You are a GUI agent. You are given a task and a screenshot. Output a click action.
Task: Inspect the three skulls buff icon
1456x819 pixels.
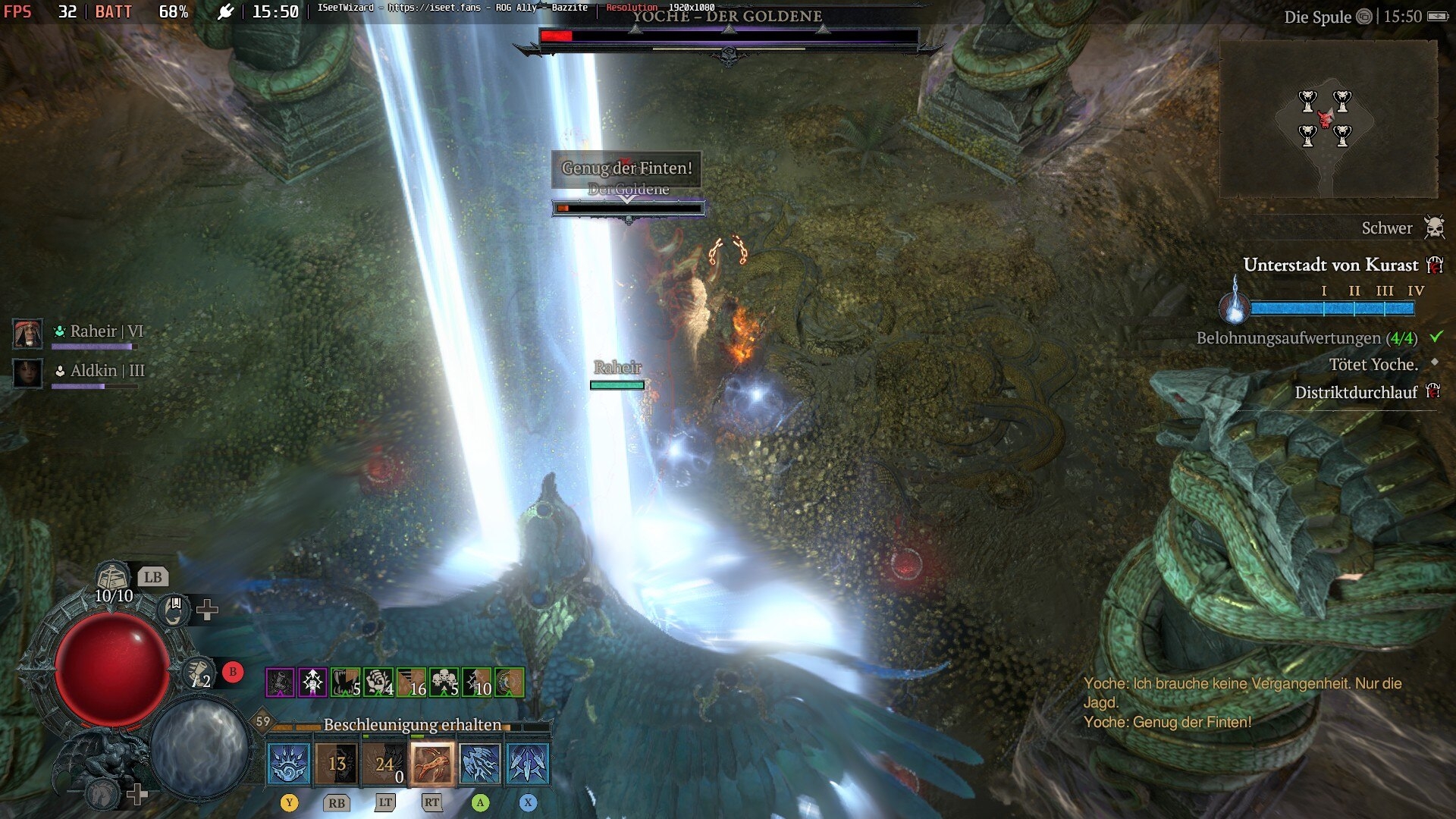pos(444,682)
